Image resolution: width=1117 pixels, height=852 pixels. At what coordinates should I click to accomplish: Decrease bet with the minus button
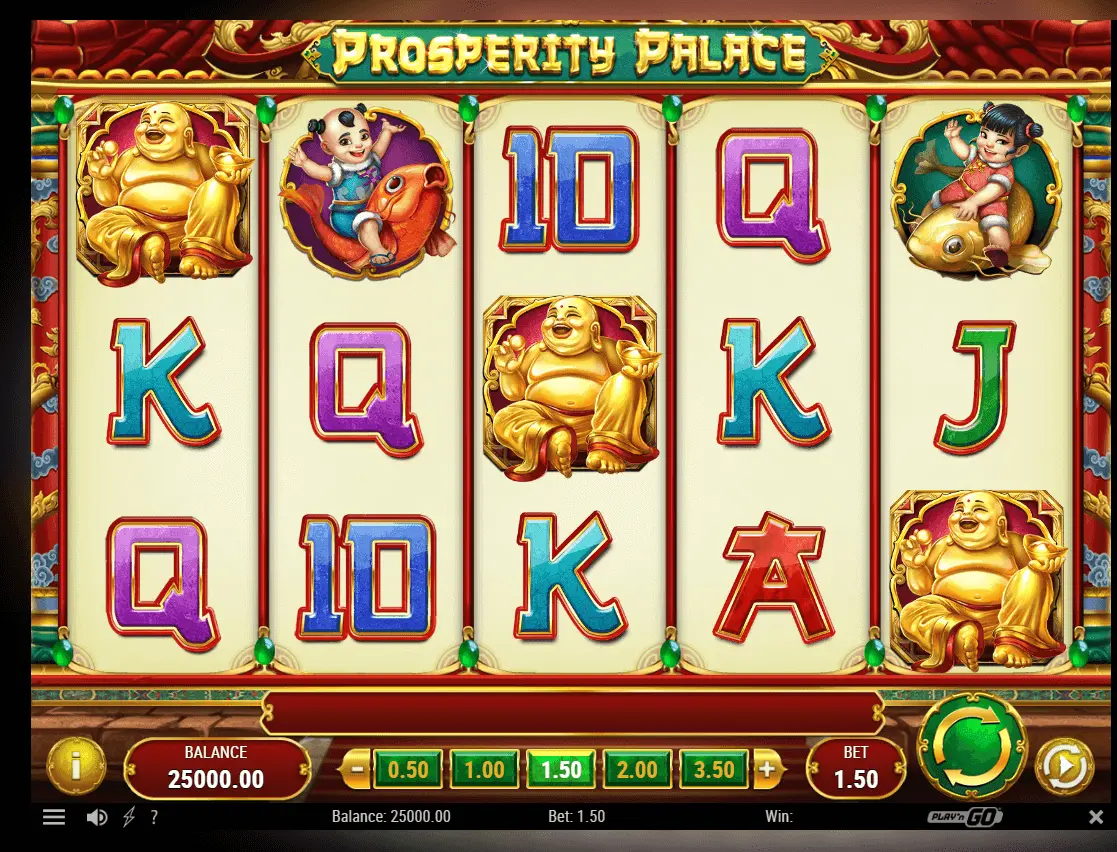point(355,770)
